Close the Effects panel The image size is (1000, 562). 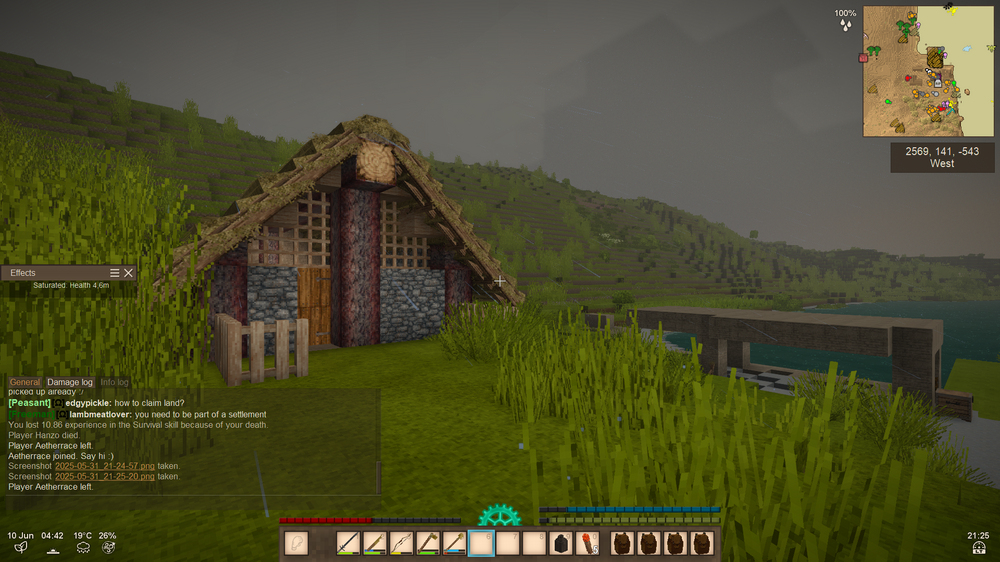pos(128,273)
